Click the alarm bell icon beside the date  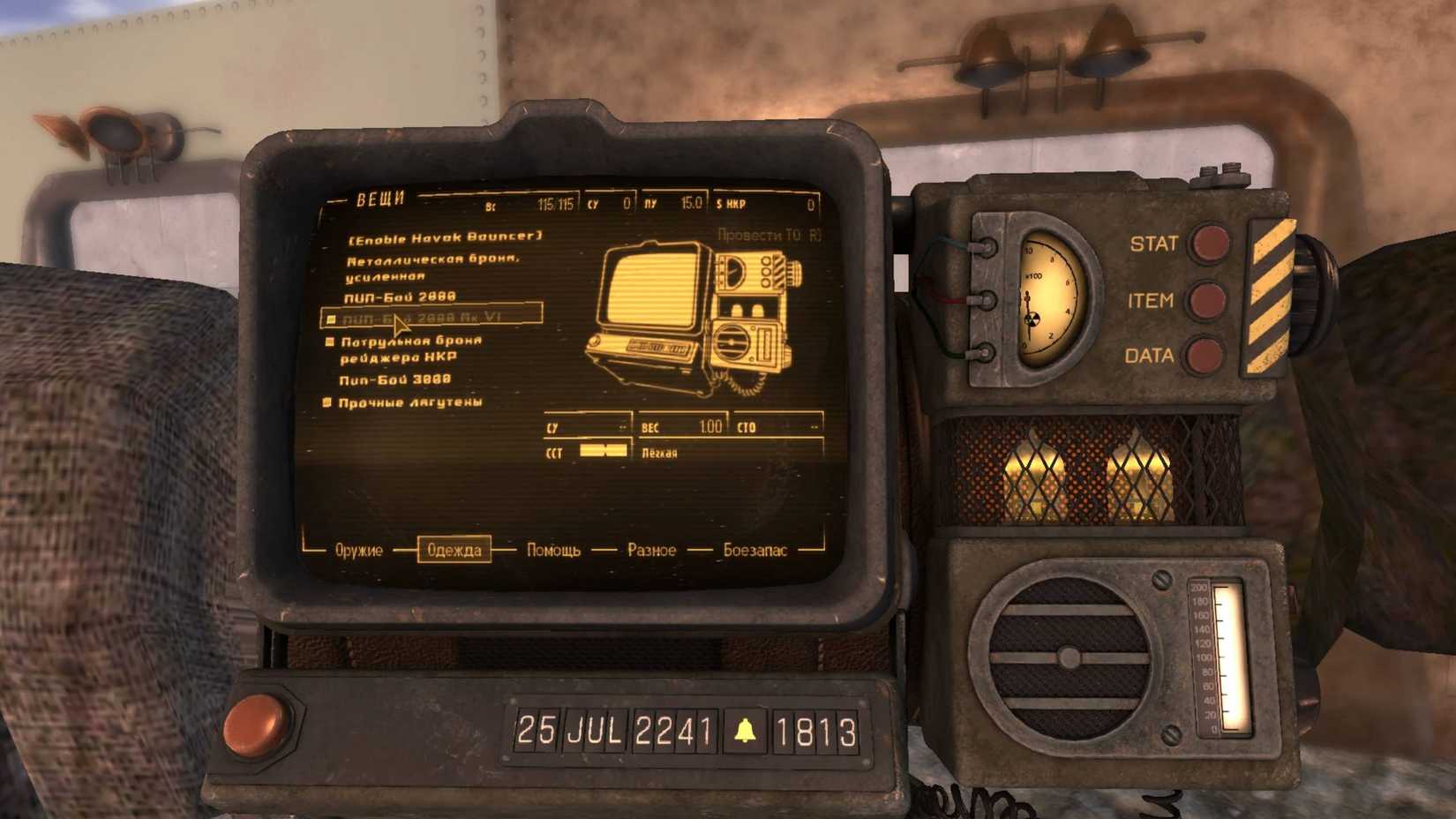744,730
